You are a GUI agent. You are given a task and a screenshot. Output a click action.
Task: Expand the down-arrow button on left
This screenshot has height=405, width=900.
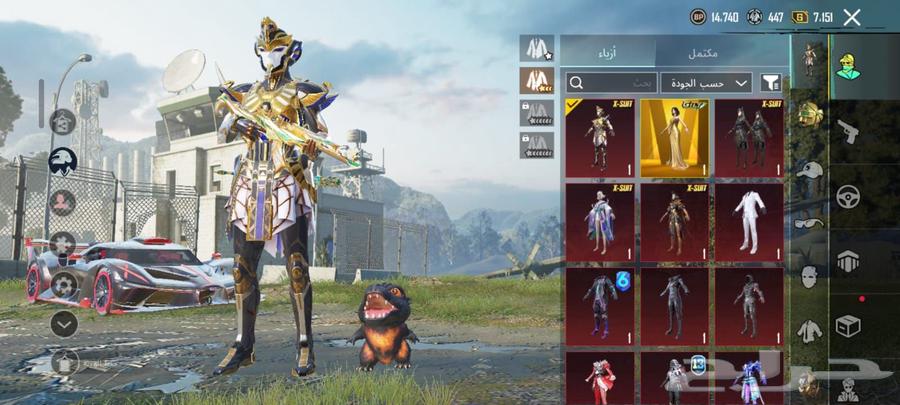pos(64,323)
